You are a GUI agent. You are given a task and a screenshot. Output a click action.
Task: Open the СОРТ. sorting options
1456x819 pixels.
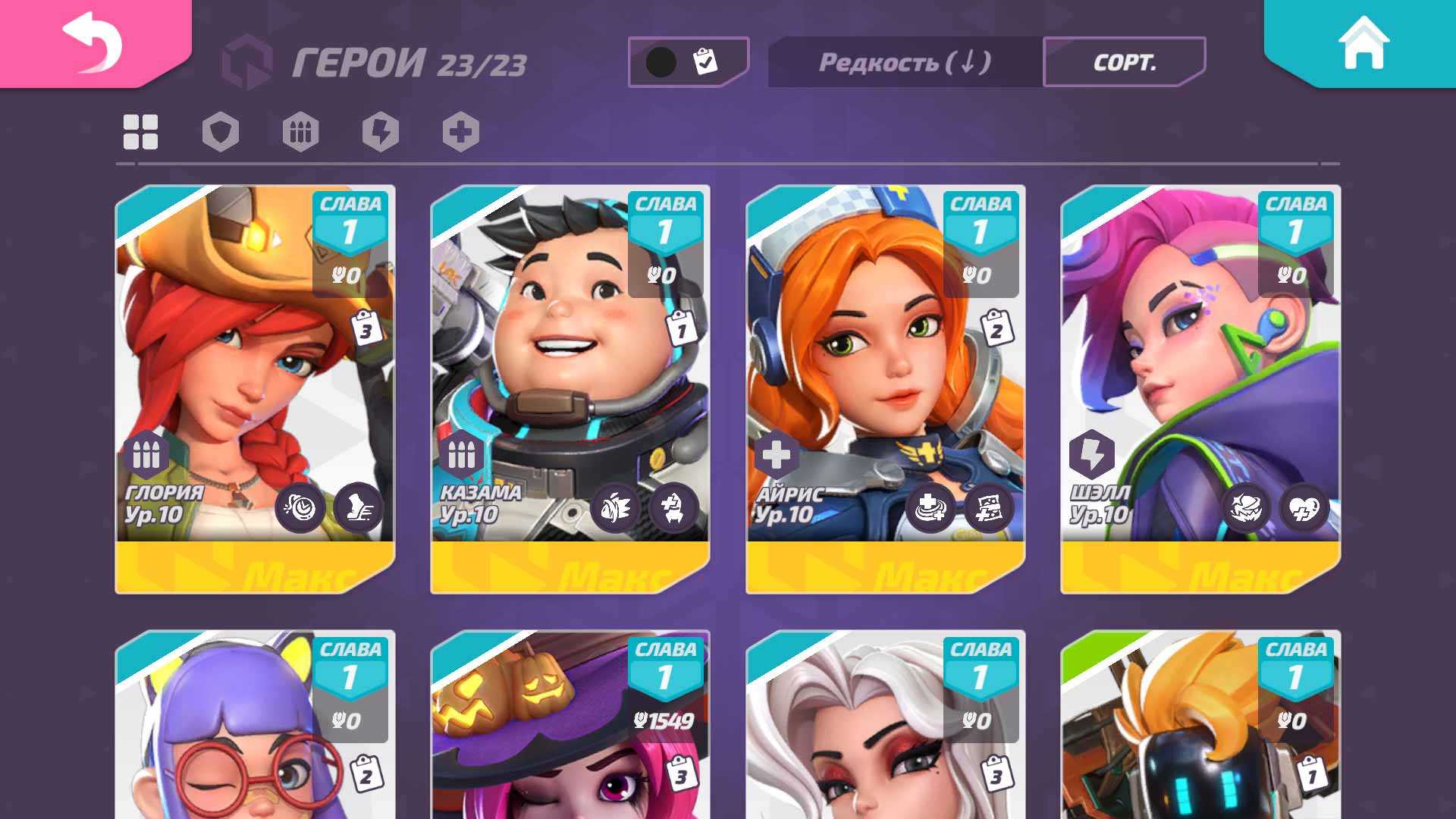1124,62
